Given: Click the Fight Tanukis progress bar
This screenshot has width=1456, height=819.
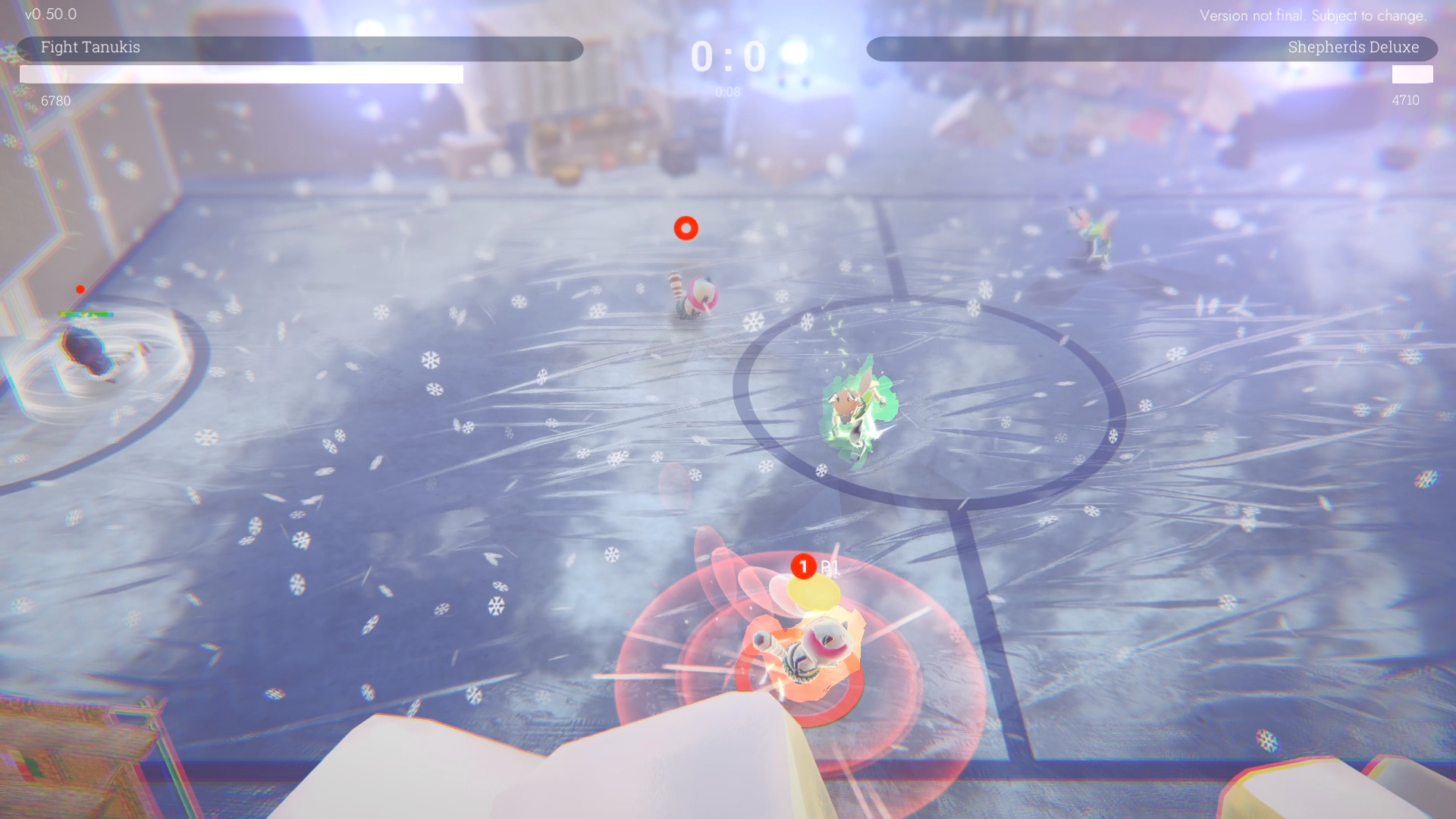Looking at the screenshot, I should pos(241,74).
